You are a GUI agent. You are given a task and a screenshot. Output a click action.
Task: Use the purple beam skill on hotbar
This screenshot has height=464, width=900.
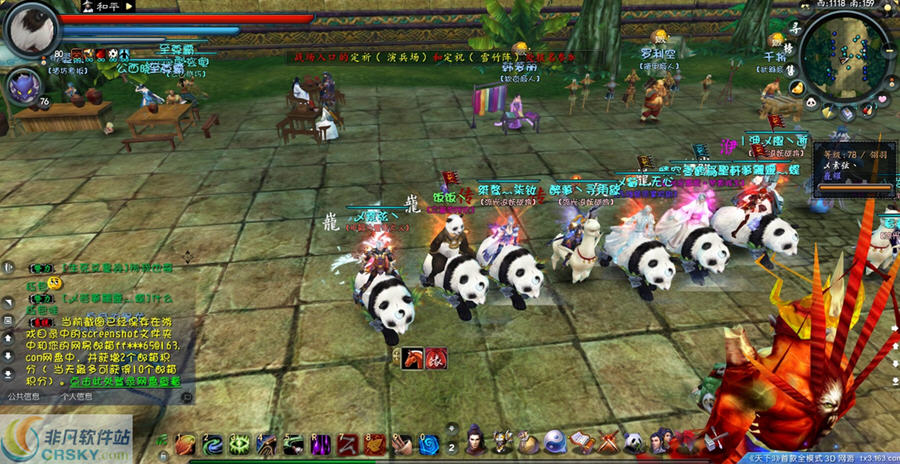click(x=320, y=443)
